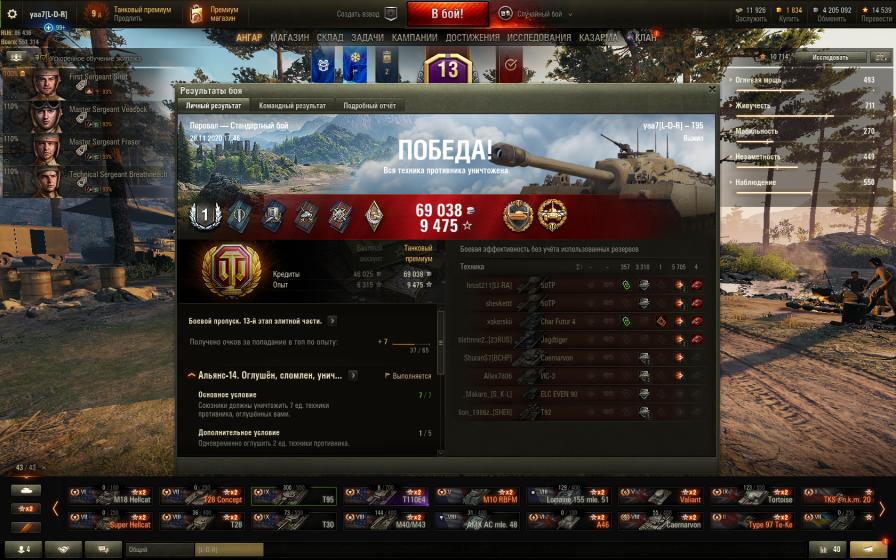Open the «КАЗАРМА» barracks menu
896x560 pixels.
pyautogui.click(x=598, y=38)
